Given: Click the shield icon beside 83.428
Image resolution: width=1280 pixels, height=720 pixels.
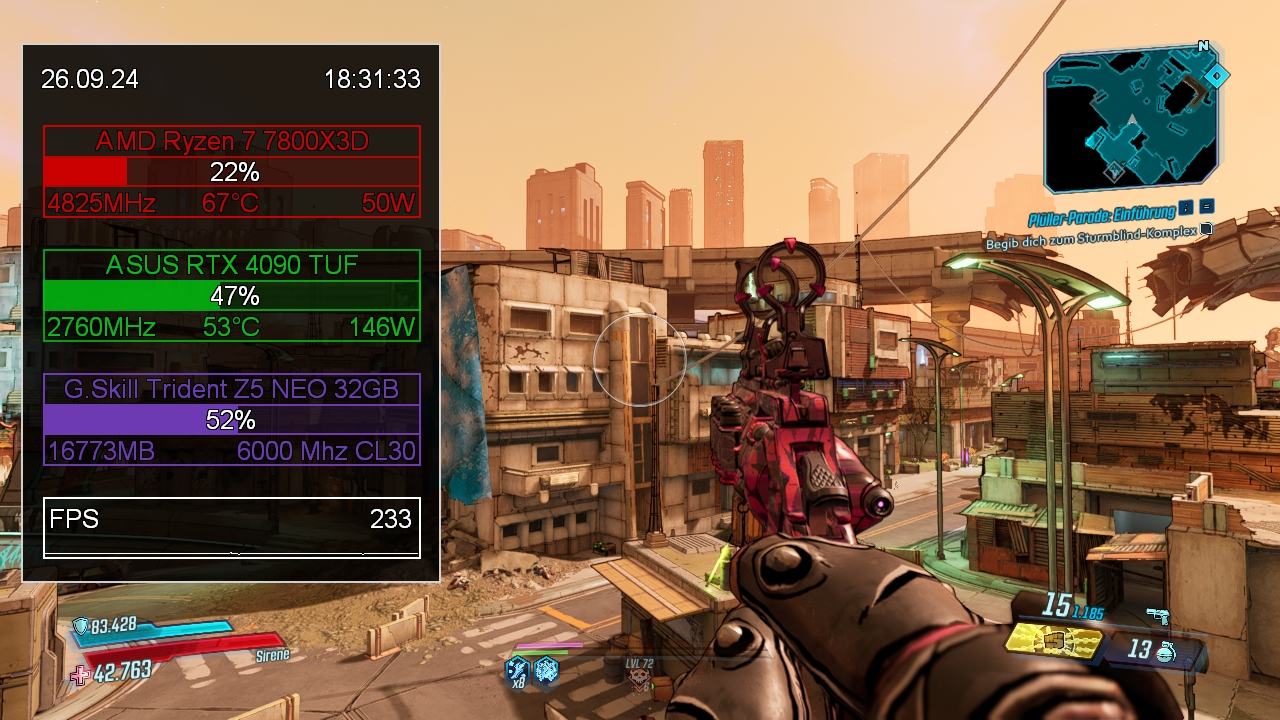Looking at the screenshot, I should point(81,627).
